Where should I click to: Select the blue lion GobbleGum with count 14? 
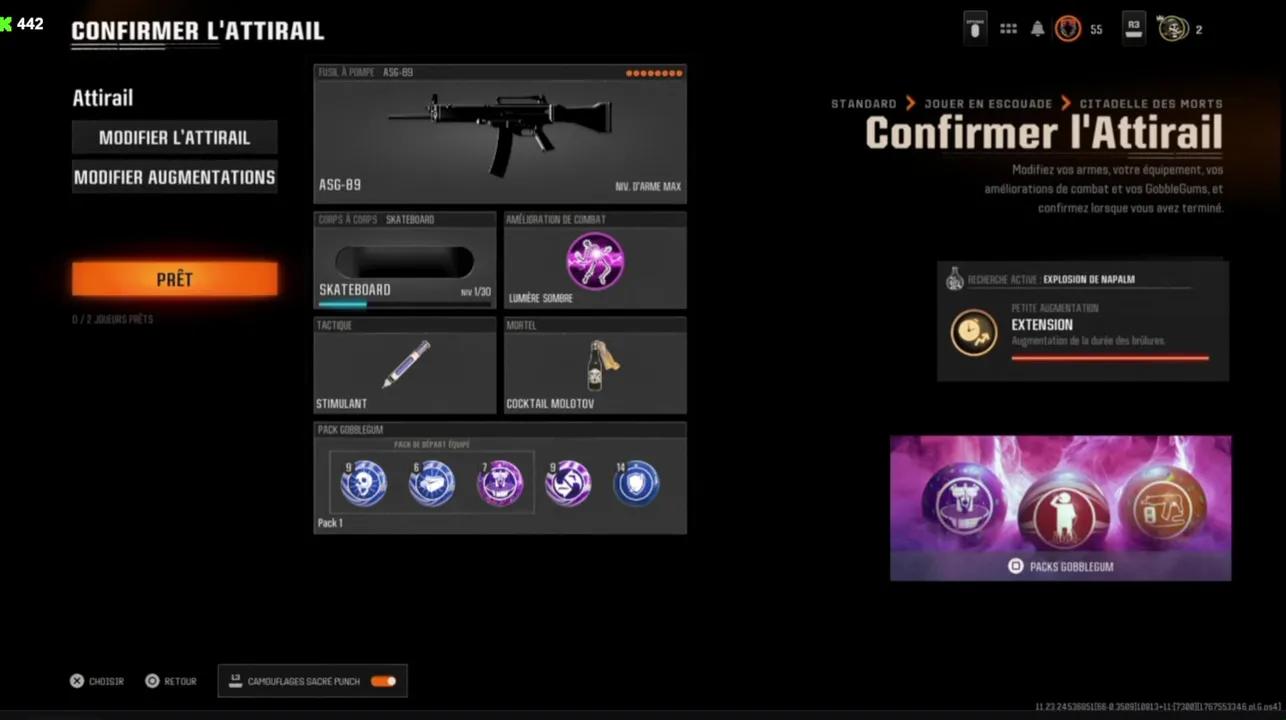pos(636,483)
